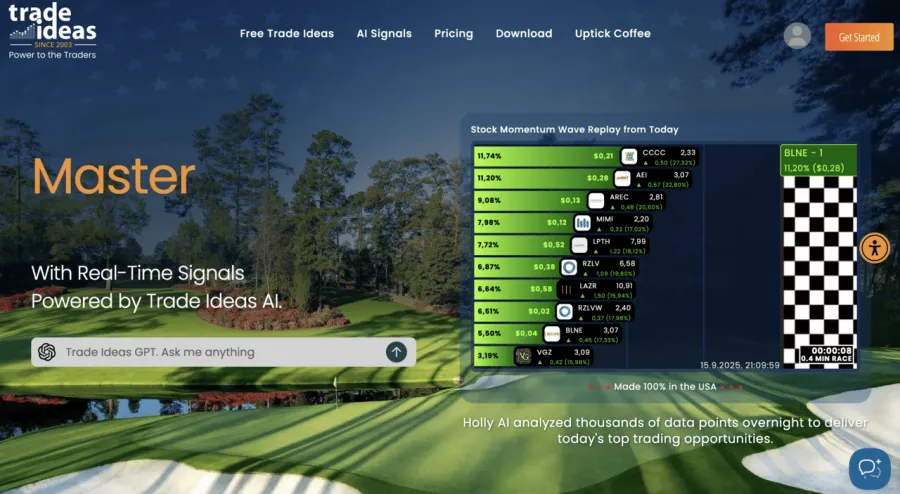Select the CCCC stock row
900x494 pixels.
(x=586, y=156)
